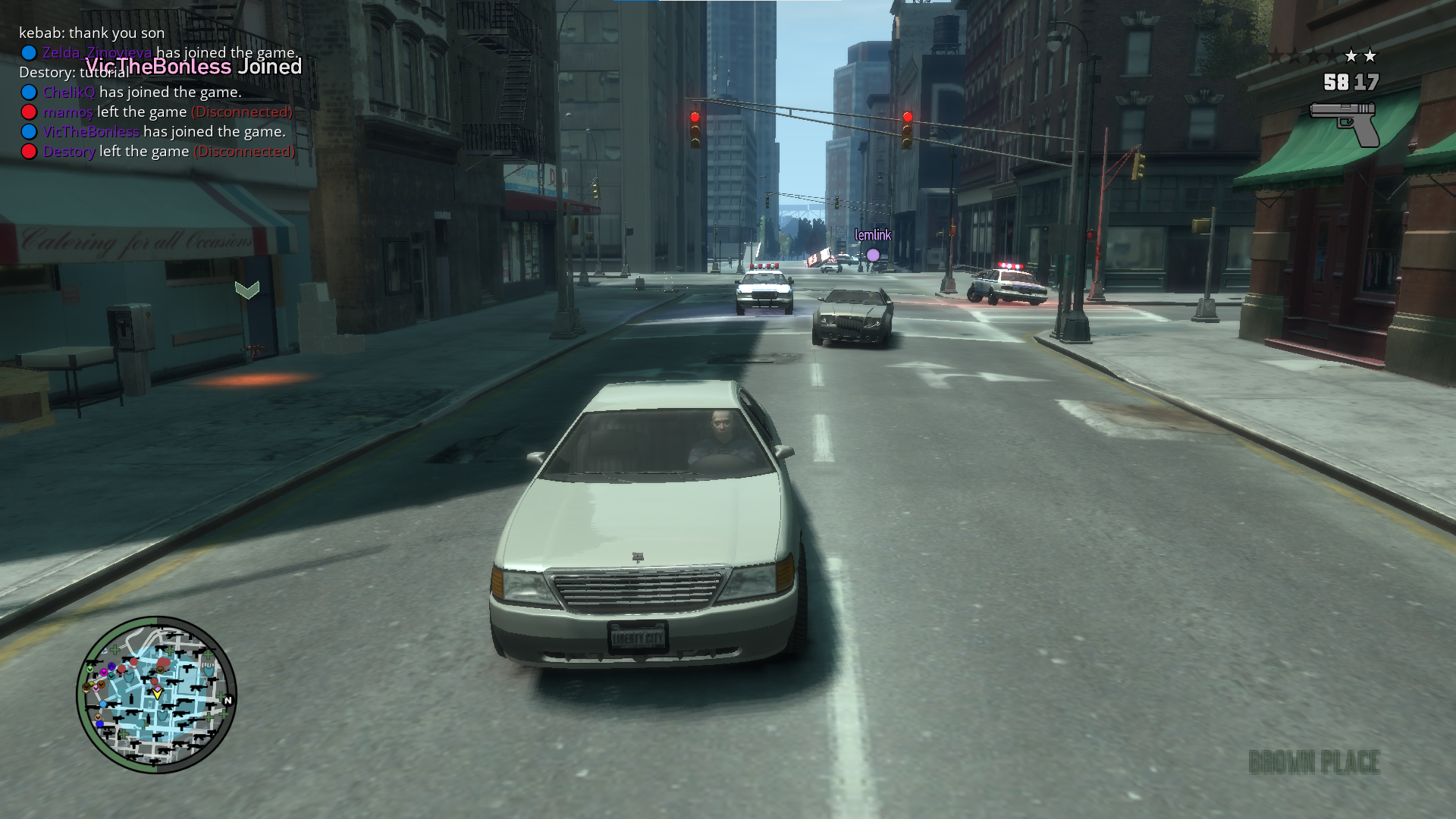Click the blue player blip on the minimap
The width and height of the screenshot is (1456, 819).
[104, 704]
